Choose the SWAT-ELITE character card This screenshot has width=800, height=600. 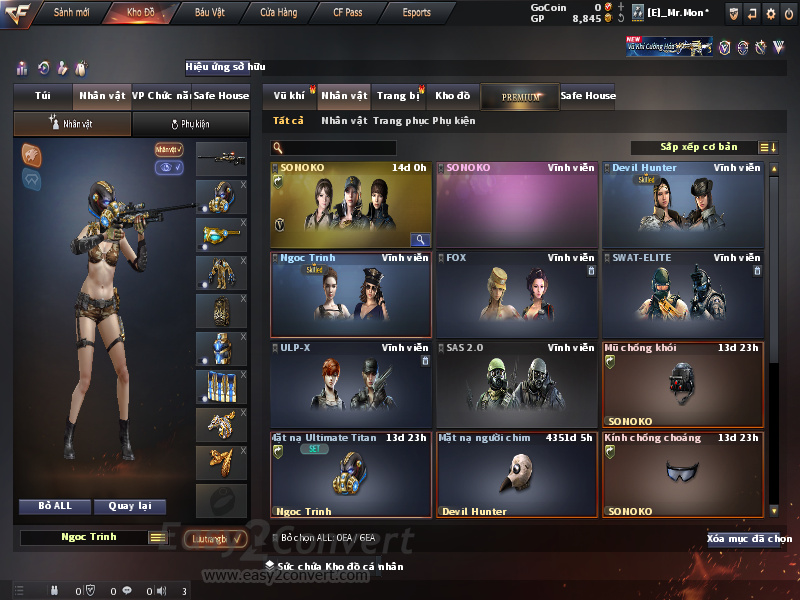pyautogui.click(x=684, y=294)
